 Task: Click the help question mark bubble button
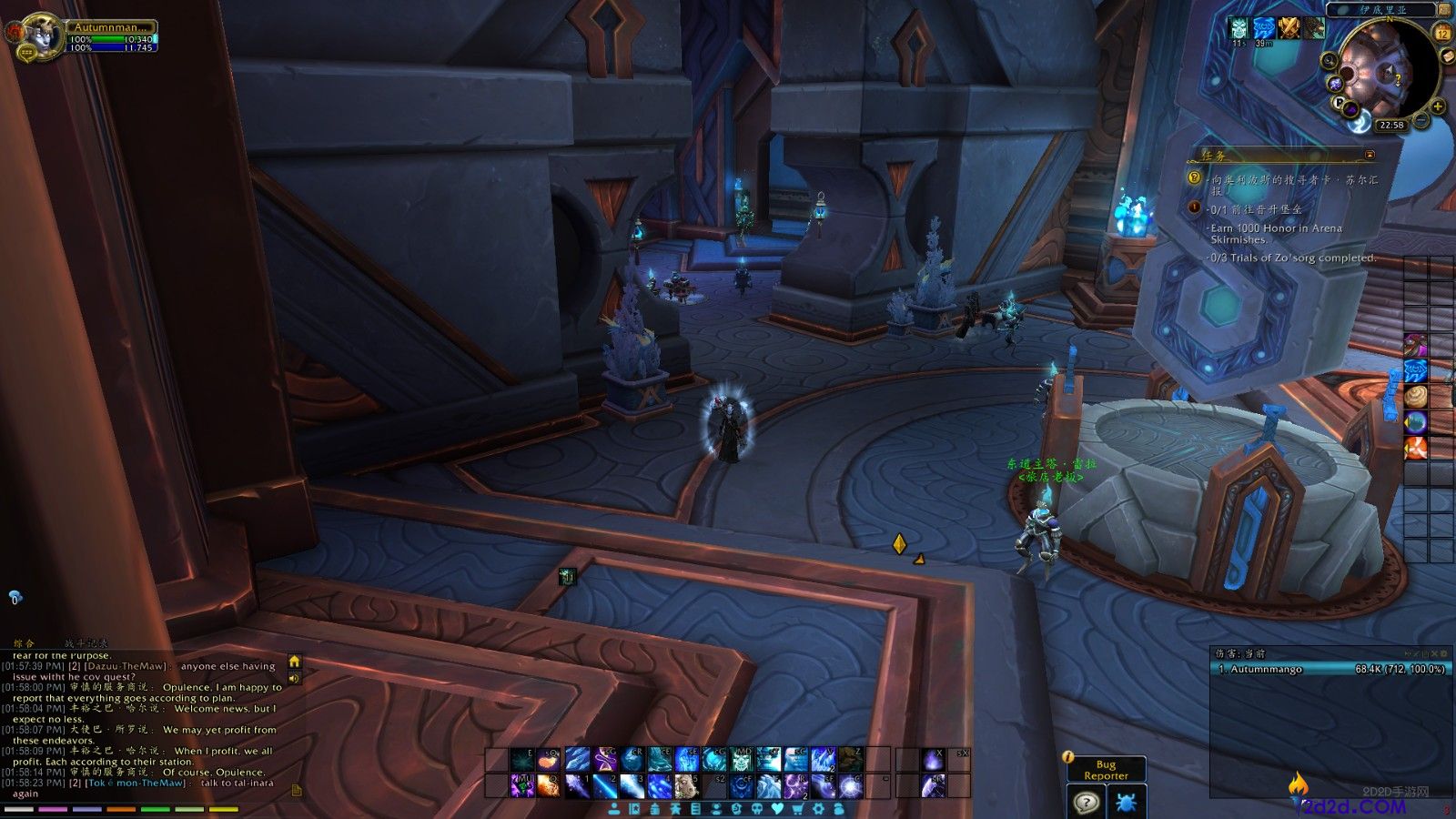[1086, 804]
